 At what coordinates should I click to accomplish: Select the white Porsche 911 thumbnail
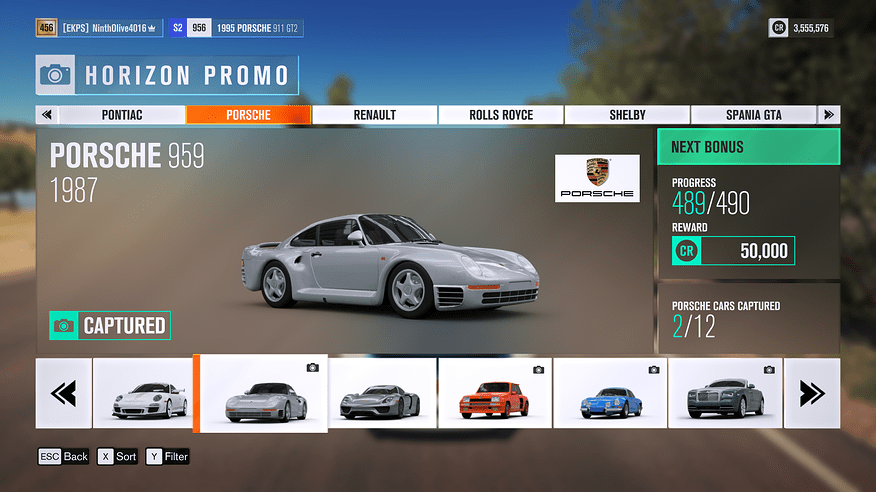[149, 393]
